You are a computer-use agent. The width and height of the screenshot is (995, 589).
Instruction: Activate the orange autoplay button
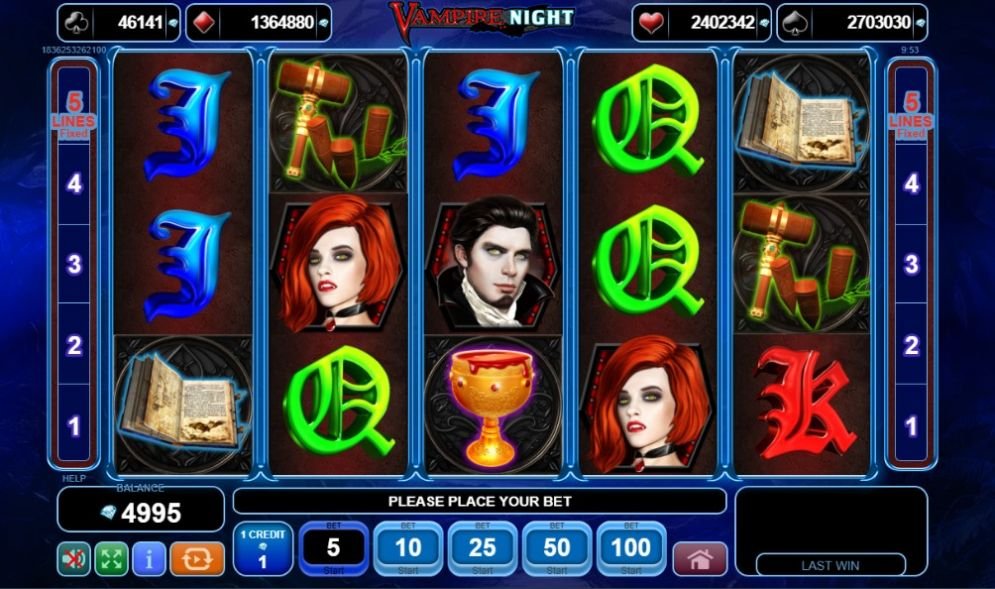point(197,559)
